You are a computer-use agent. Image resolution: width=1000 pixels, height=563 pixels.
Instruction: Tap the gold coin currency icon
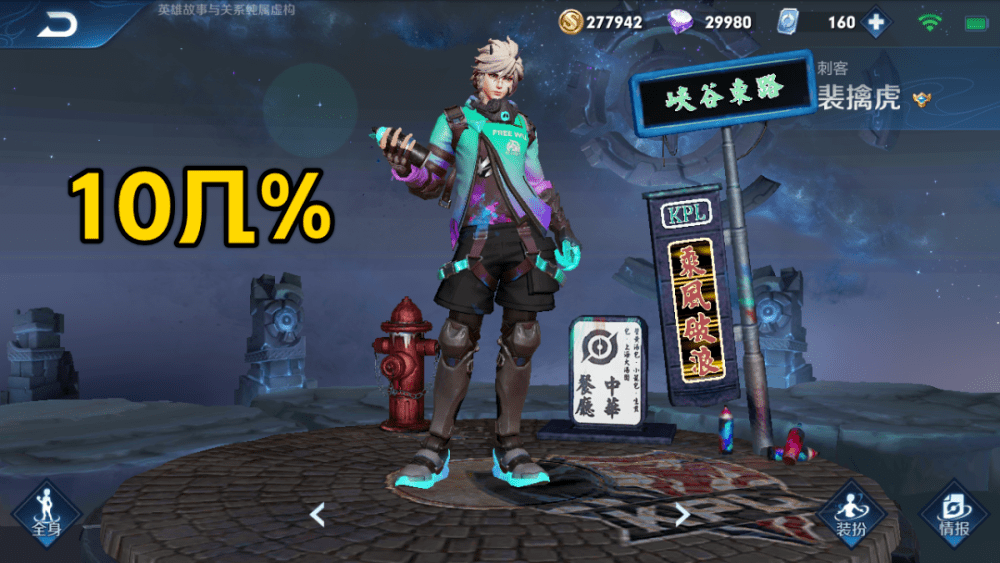pyautogui.click(x=571, y=22)
